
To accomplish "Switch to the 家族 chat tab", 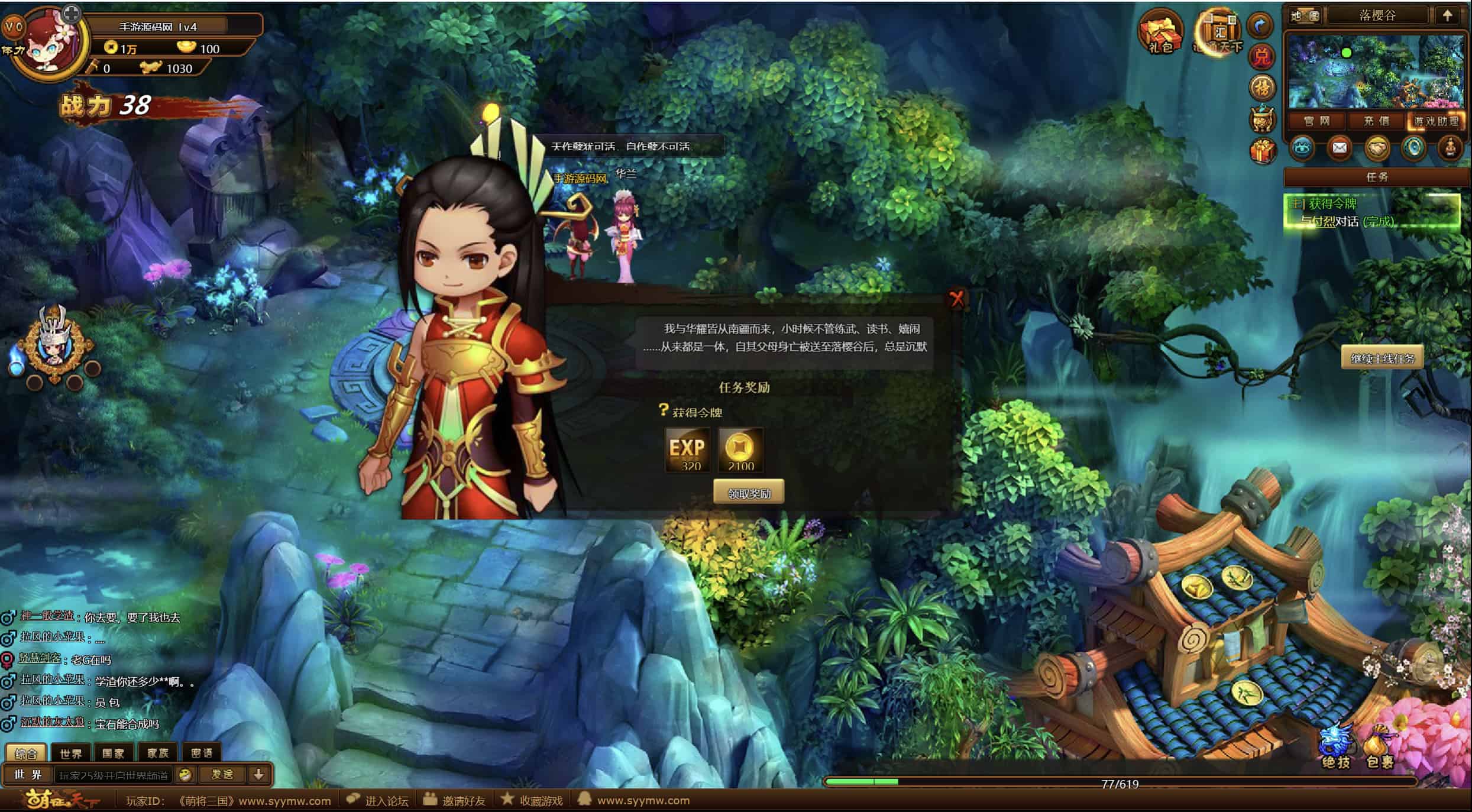I will pyautogui.click(x=158, y=753).
